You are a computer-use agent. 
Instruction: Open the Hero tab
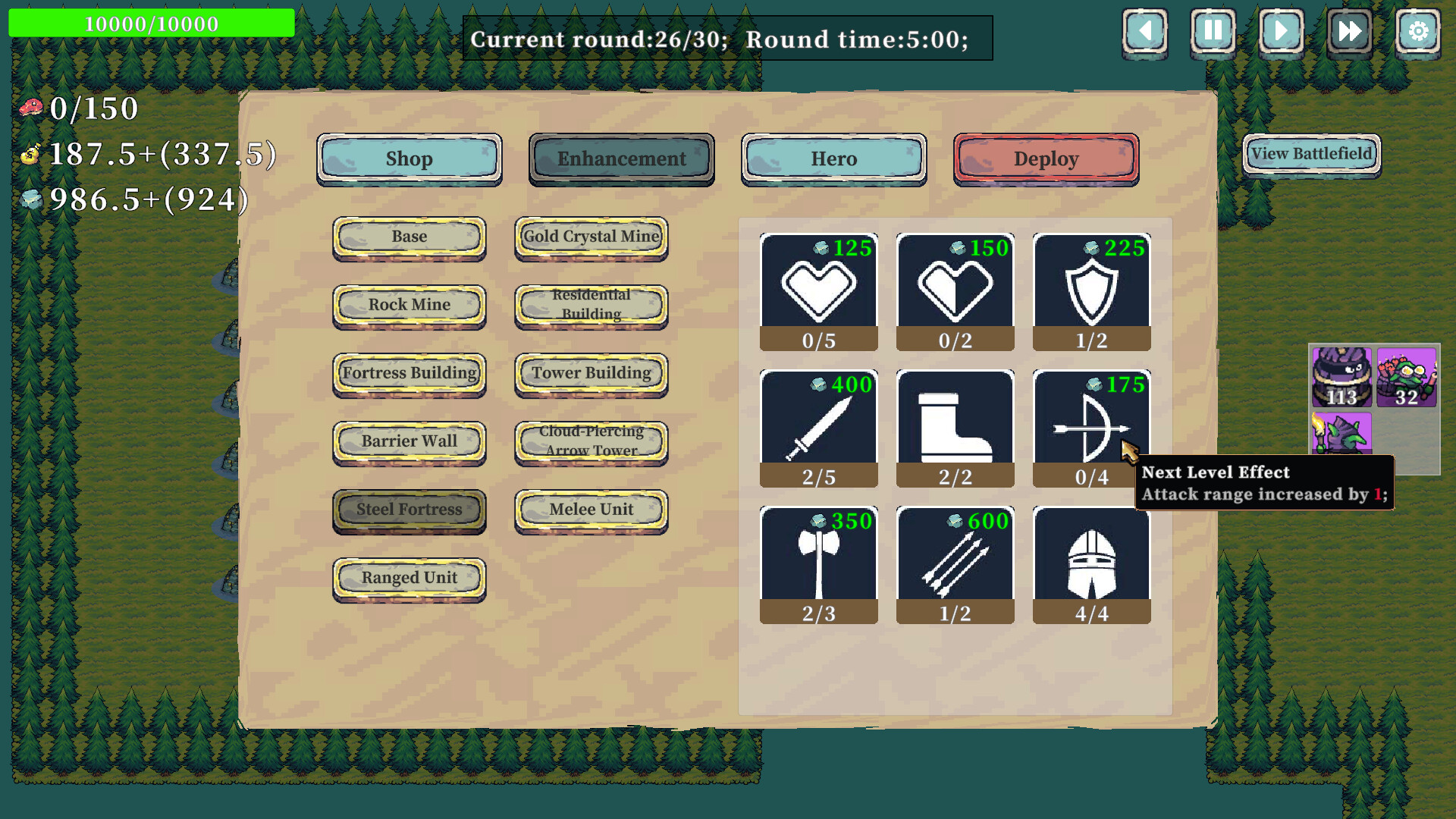833,158
